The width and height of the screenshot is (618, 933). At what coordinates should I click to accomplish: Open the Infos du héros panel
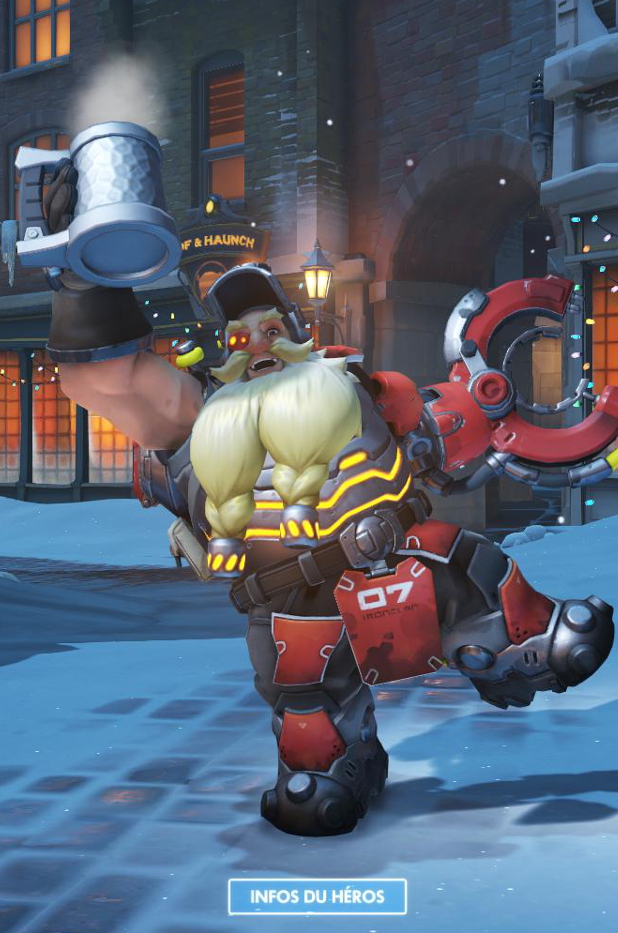tap(317, 896)
